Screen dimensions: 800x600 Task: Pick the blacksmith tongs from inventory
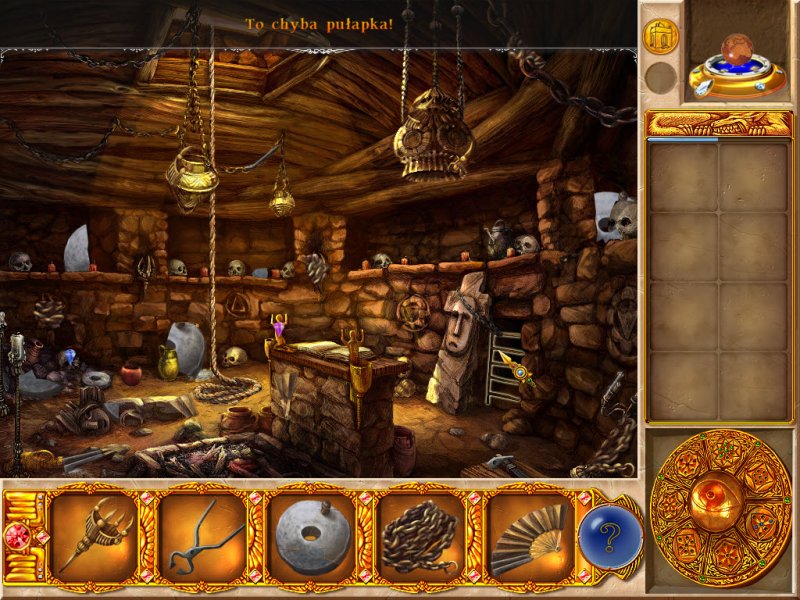coord(202,537)
